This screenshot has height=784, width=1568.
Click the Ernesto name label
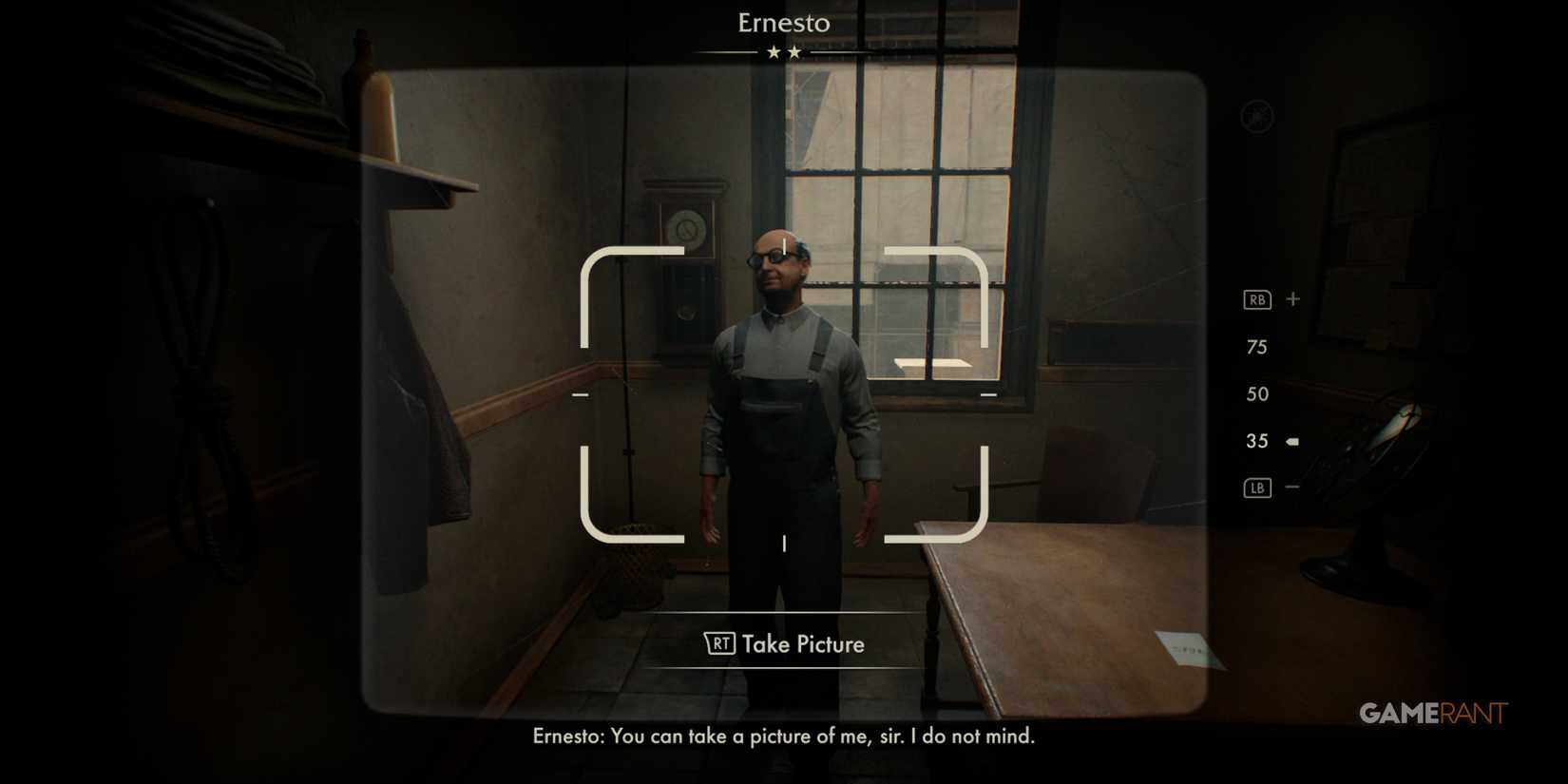[783, 23]
